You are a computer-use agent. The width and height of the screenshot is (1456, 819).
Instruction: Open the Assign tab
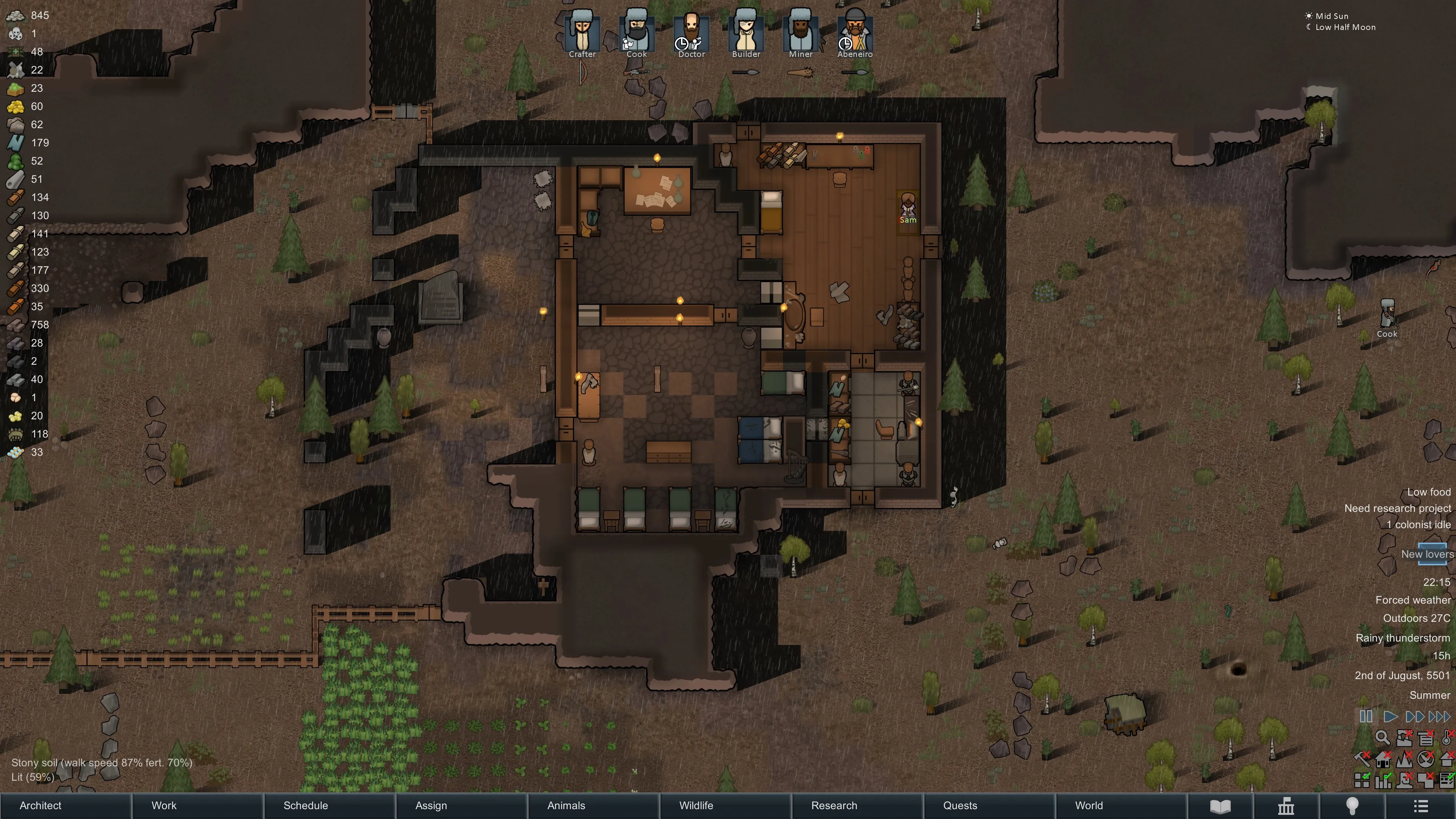(431, 805)
